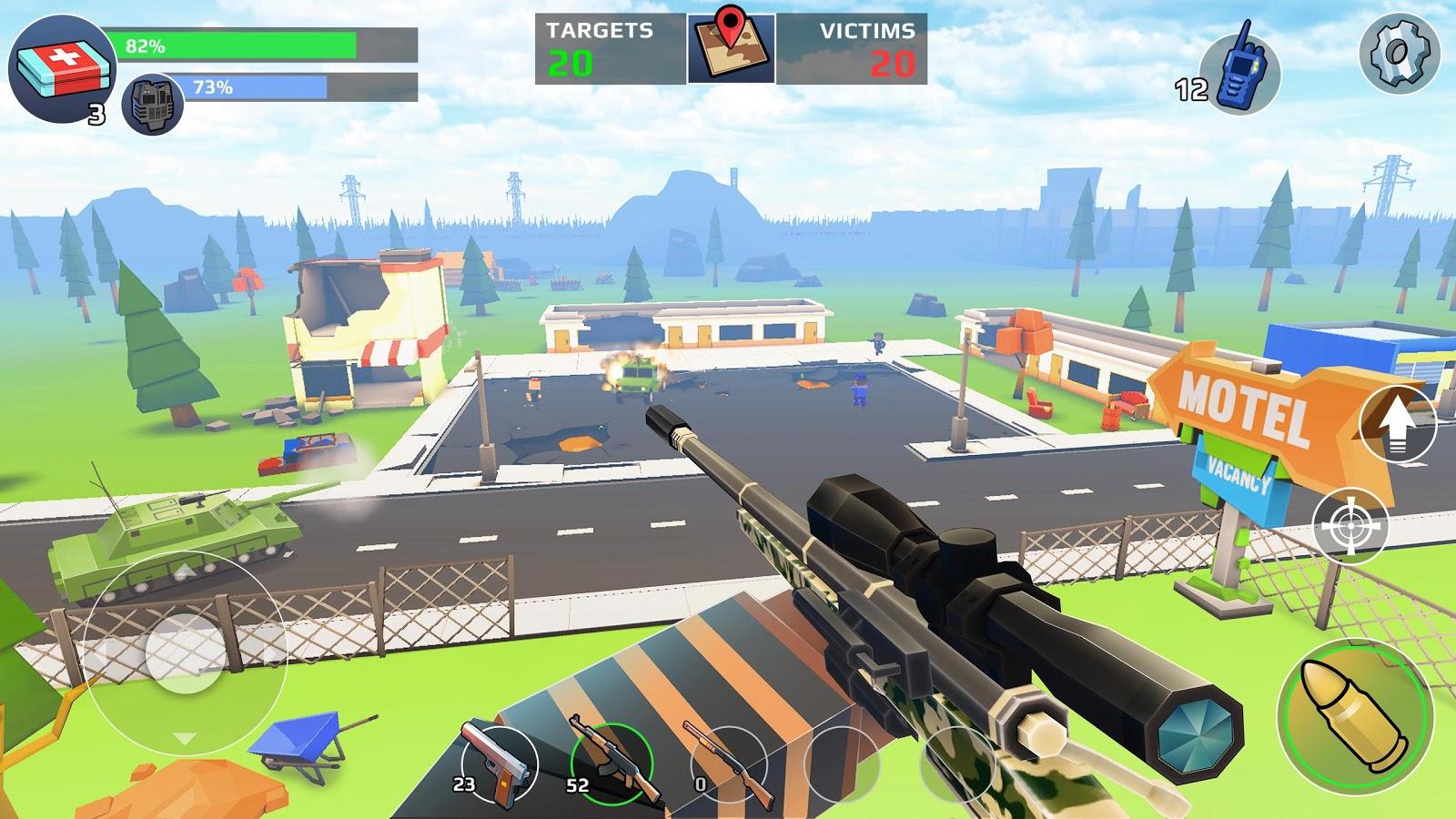Choose the shotgun weapon slot
Screen dimensions: 1456x819
tap(729, 764)
